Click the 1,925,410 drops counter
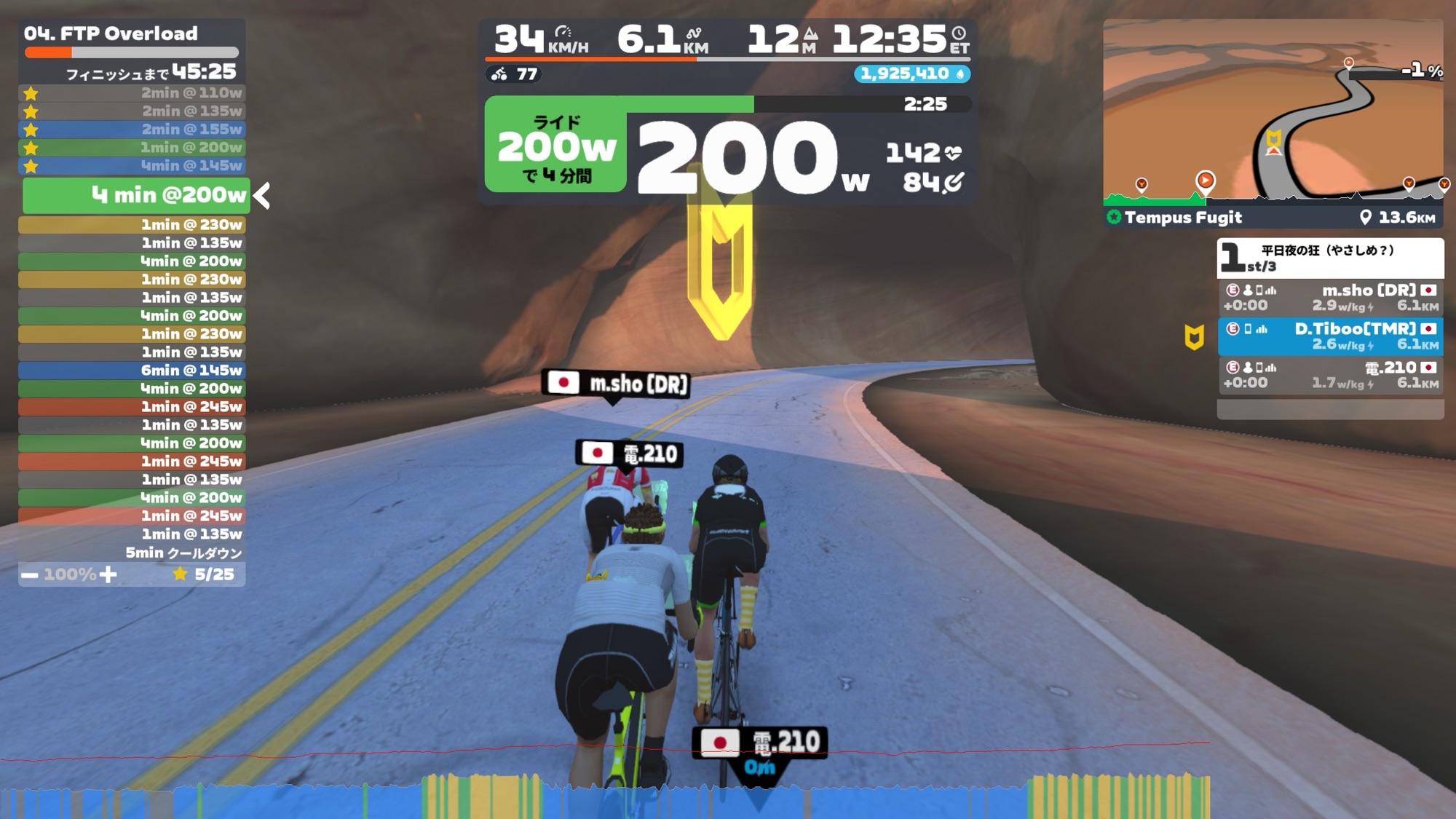The width and height of the screenshot is (1456, 819). click(911, 74)
